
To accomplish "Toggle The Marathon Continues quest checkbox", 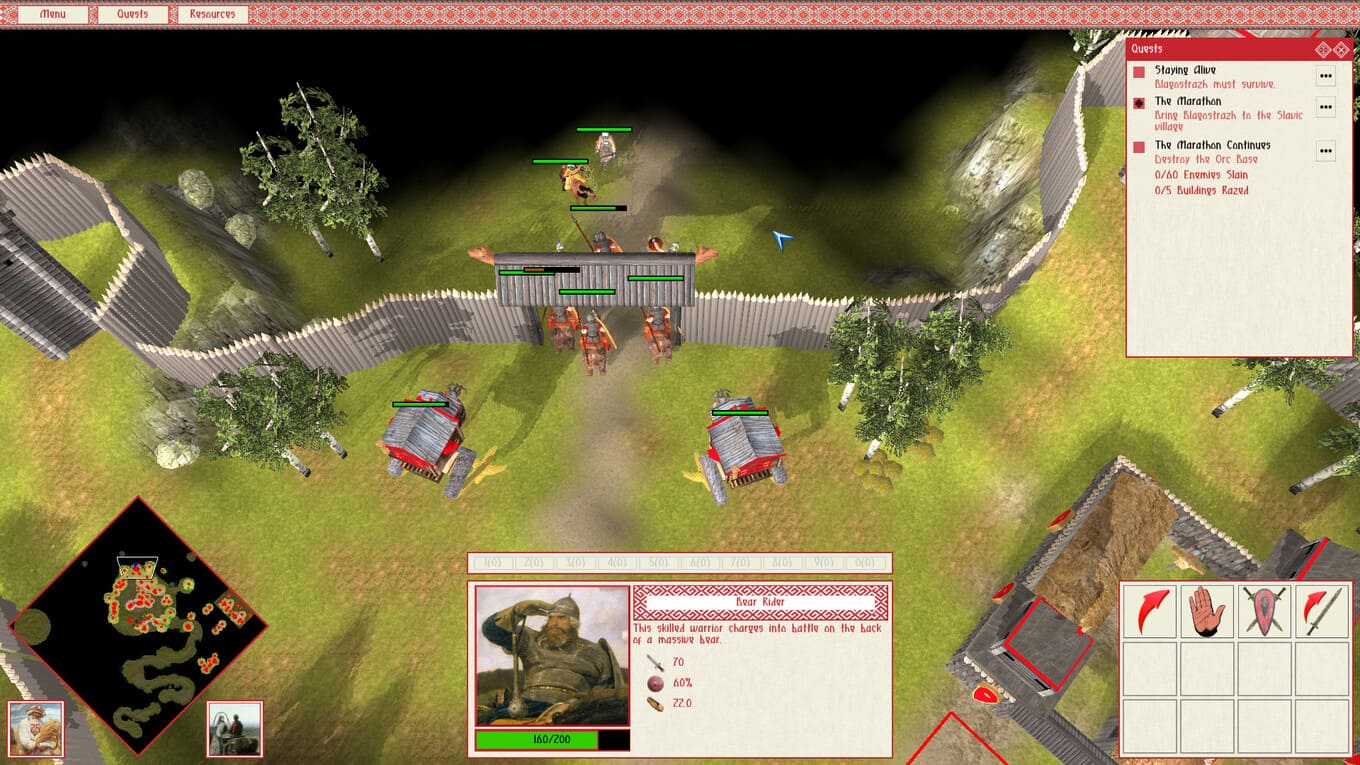I will (x=1139, y=147).
